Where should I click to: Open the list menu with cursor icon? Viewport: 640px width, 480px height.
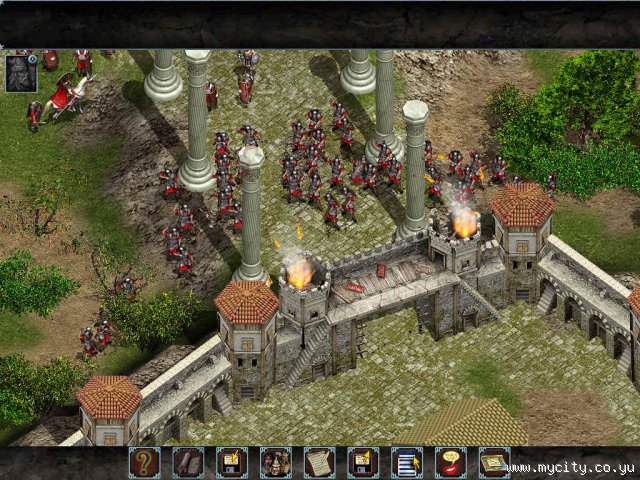pos(407,462)
